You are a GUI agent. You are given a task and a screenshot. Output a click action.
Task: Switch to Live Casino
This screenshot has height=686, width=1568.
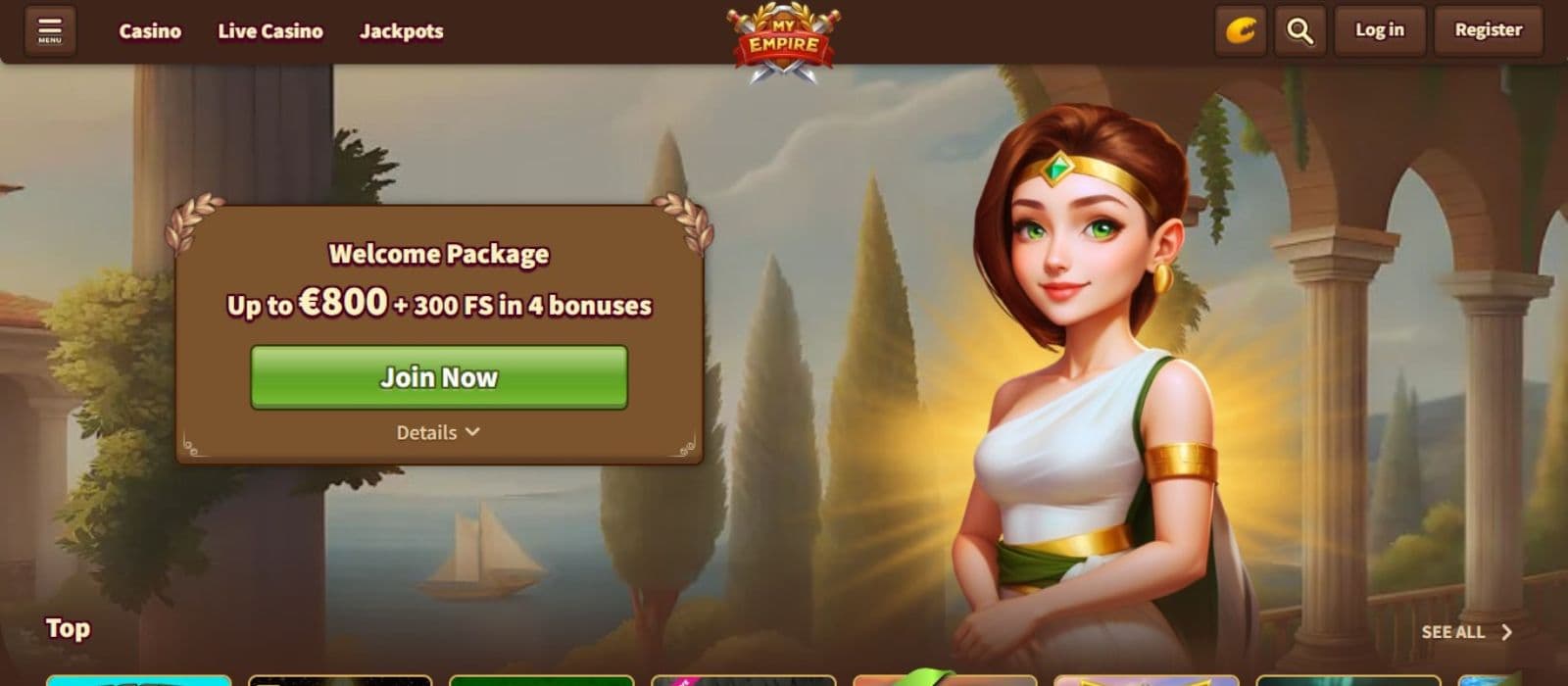[x=269, y=31]
